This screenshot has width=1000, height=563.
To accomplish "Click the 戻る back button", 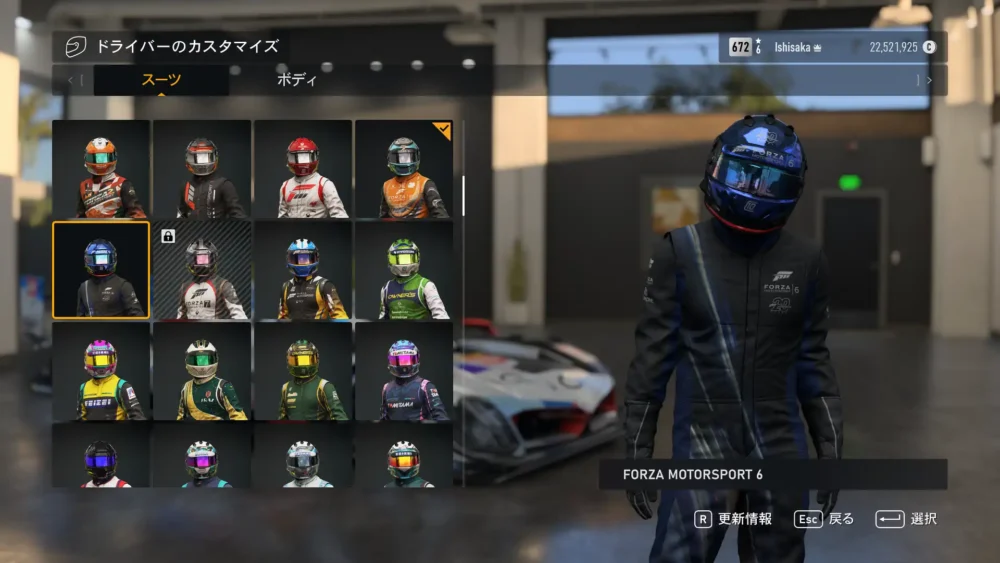I will click(824, 519).
